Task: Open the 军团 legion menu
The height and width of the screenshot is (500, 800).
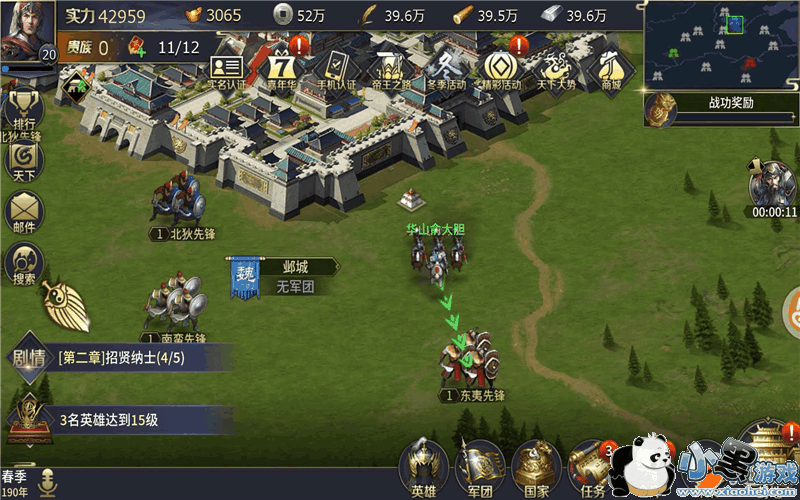Action: tap(480, 466)
